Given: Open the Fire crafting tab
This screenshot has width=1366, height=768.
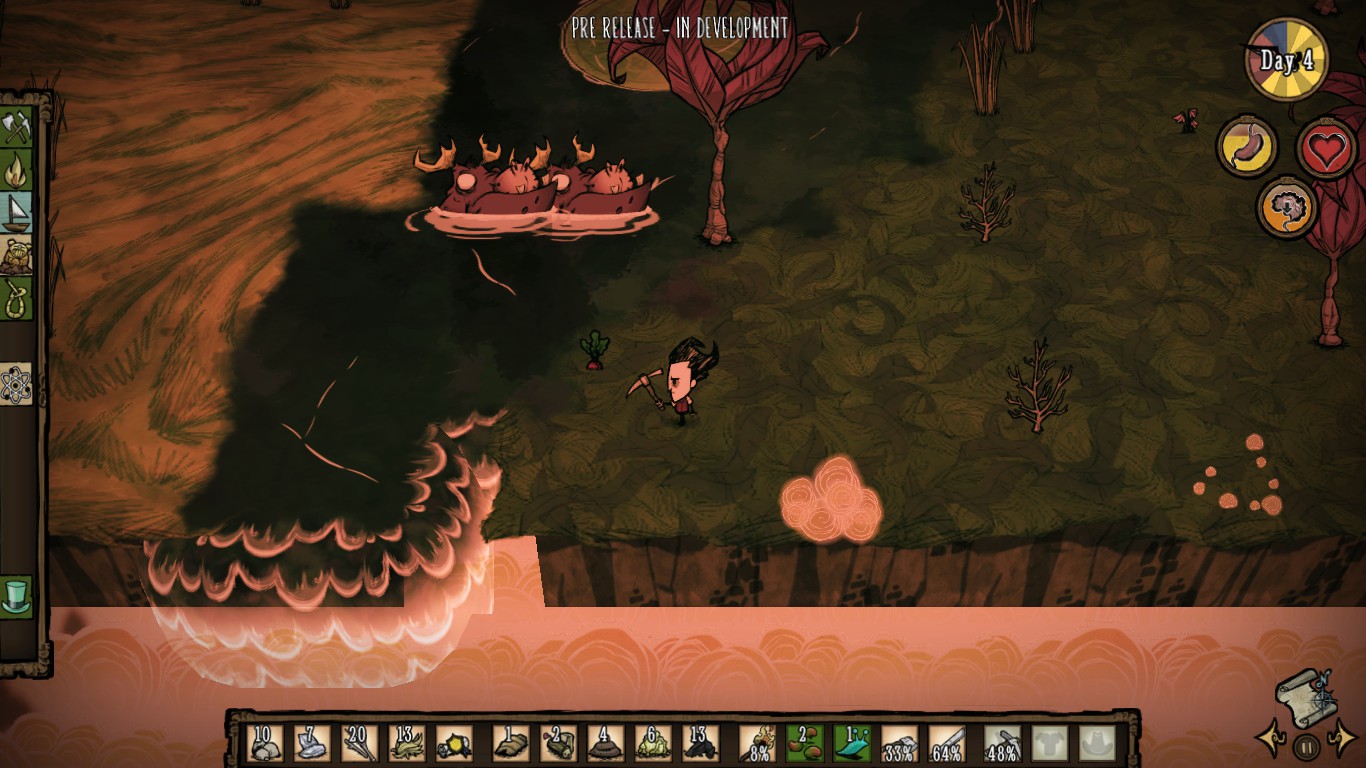Looking at the screenshot, I should coord(17,170).
